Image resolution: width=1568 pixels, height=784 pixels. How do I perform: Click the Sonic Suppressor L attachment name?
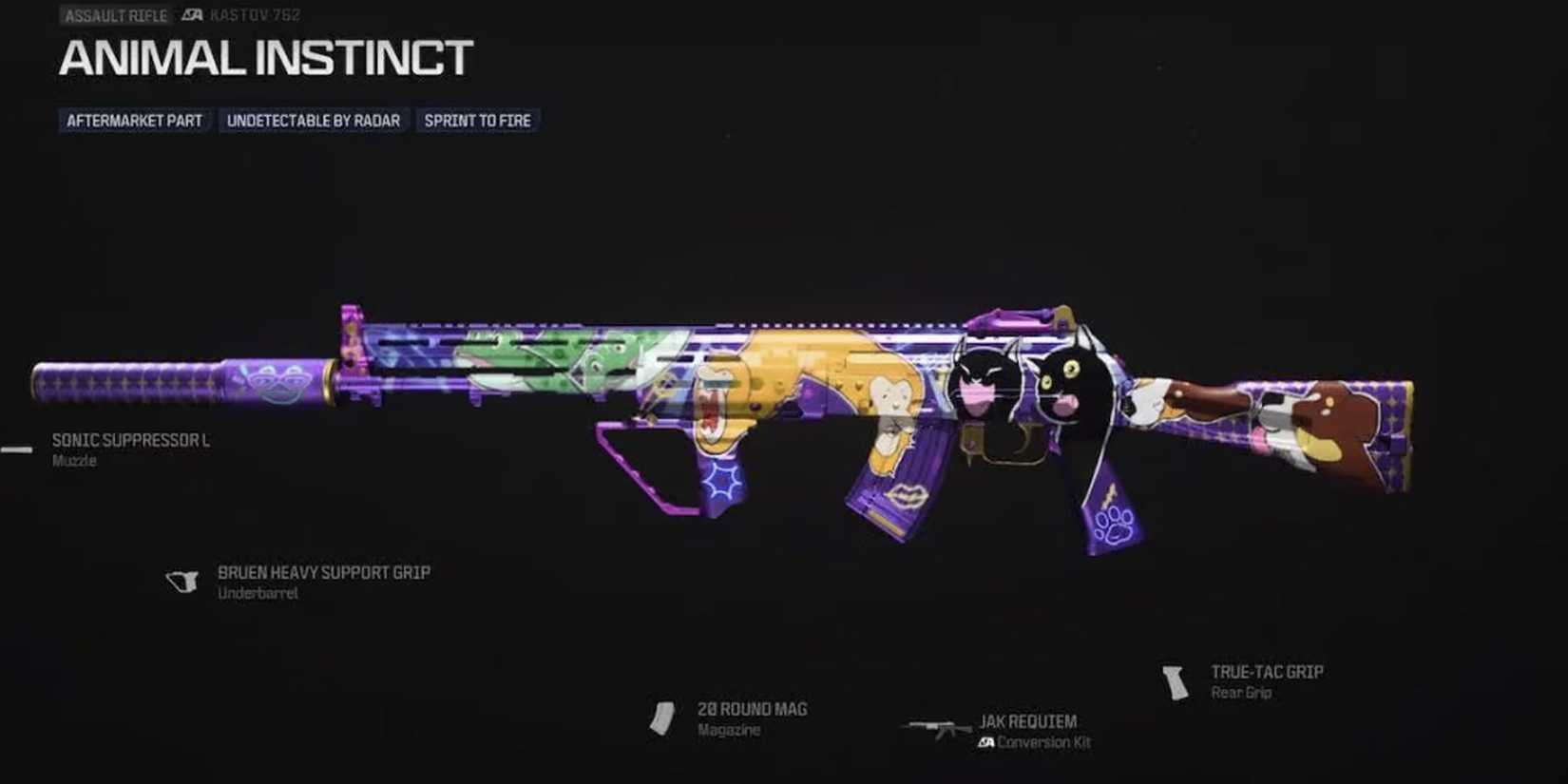130,439
